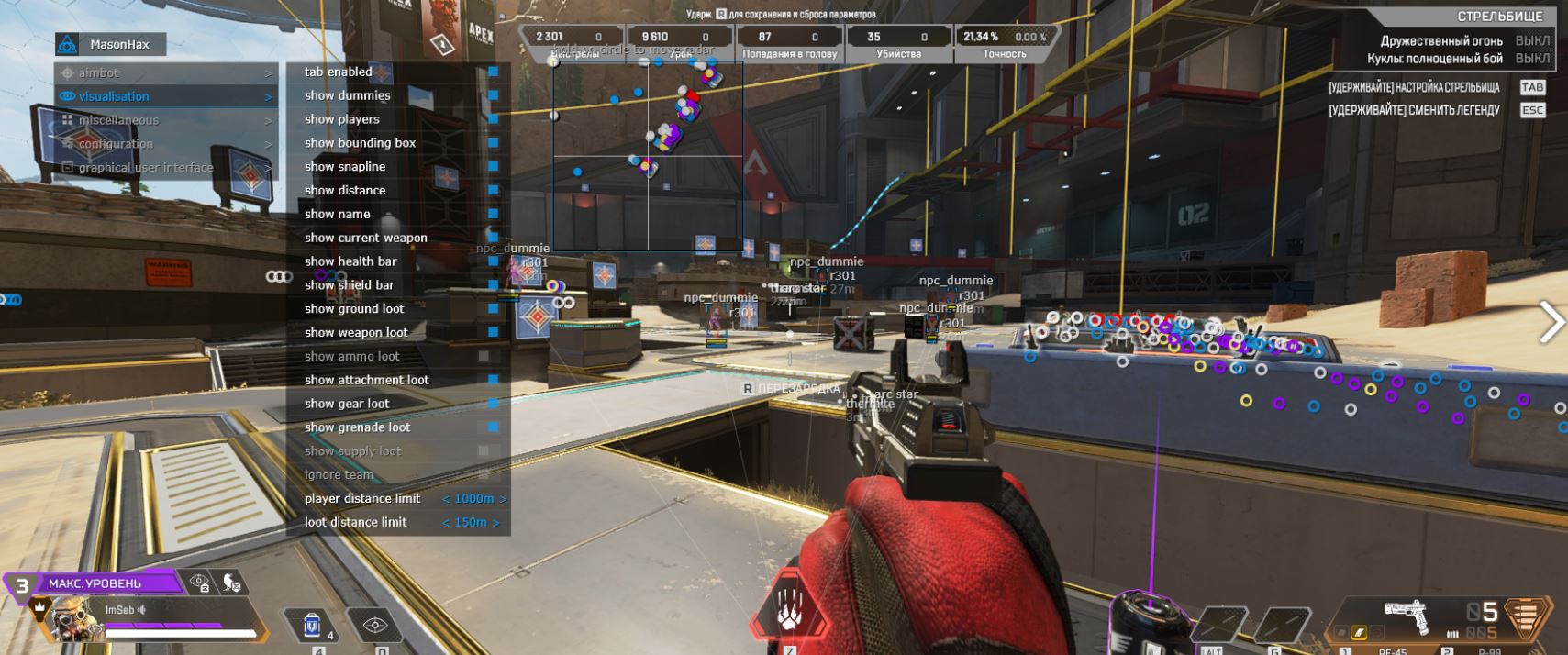Enable the show supply loot option
The height and width of the screenshot is (655, 1568).
coord(484,451)
